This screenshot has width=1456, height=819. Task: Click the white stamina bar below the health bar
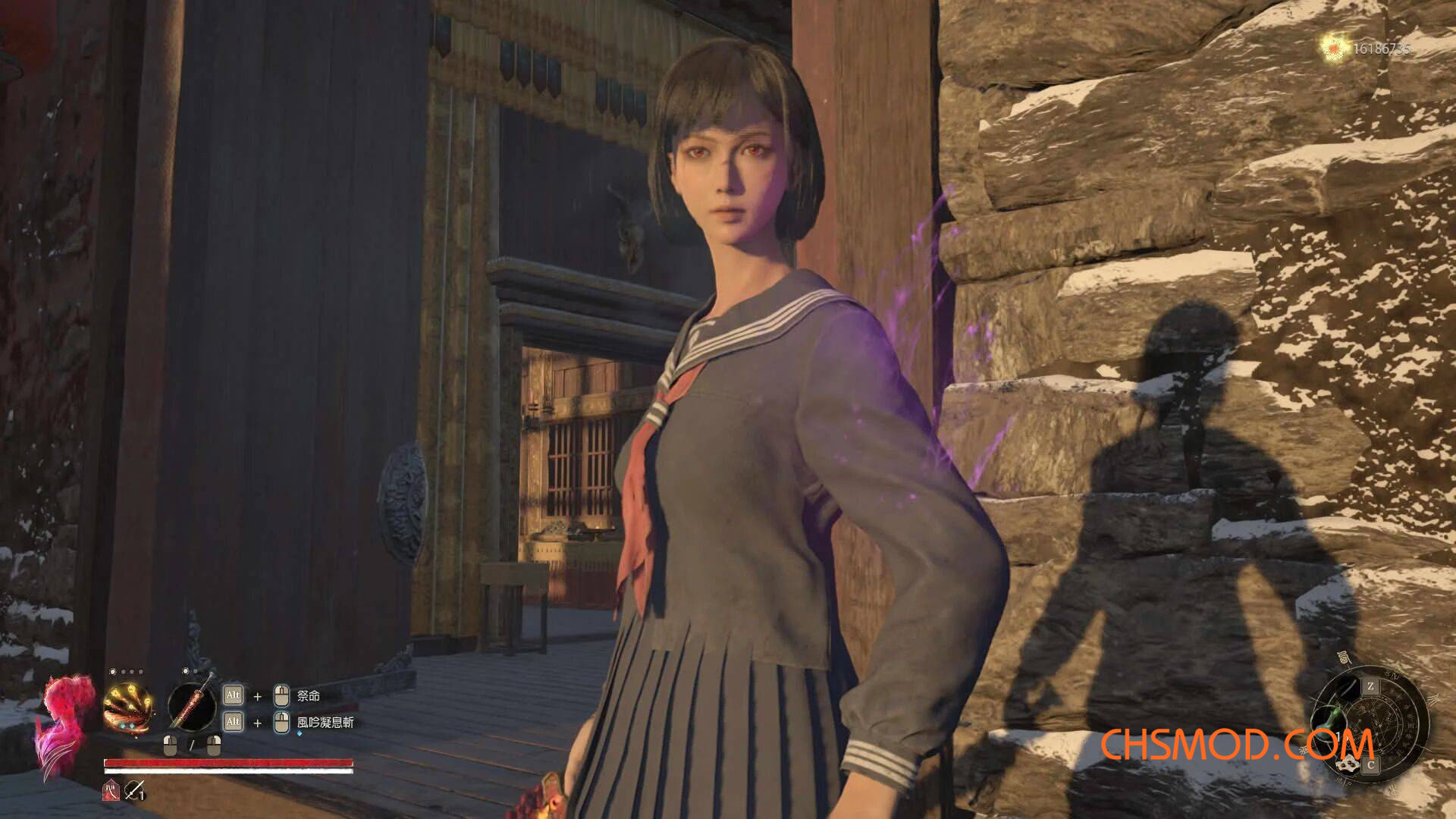coord(227,771)
